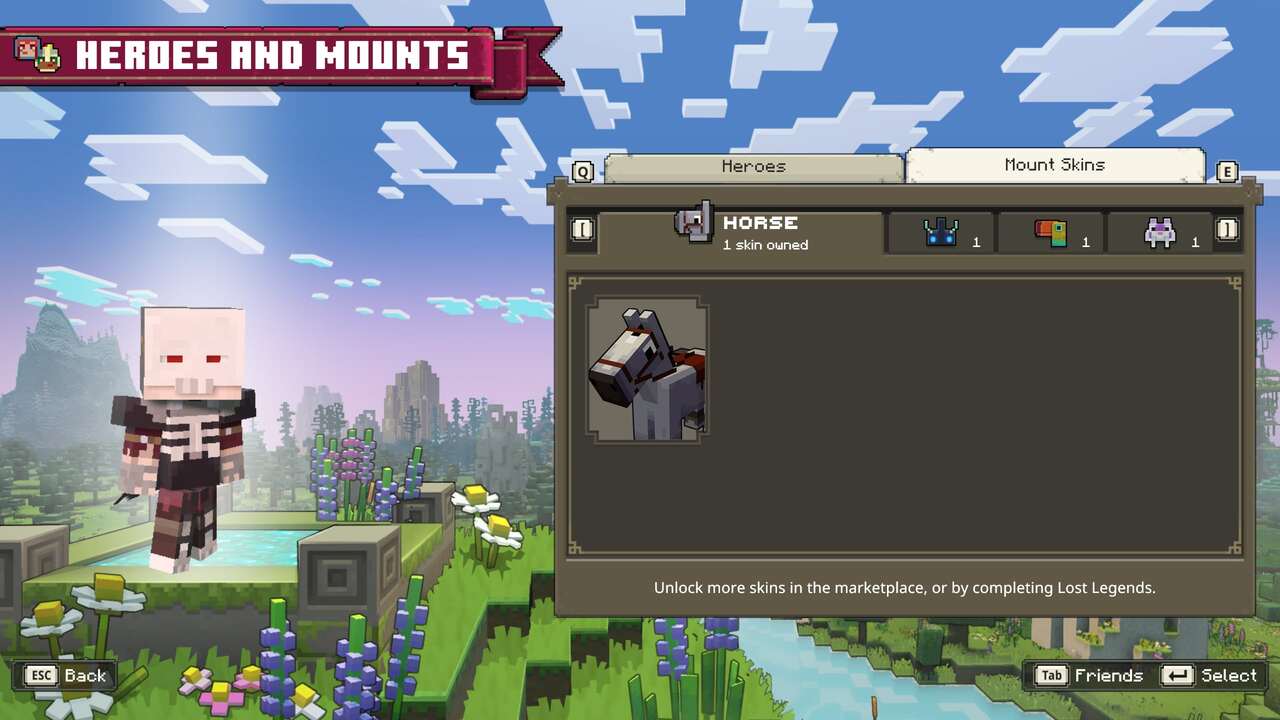1280x720 pixels.
Task: Select the Beetle mount icon
Action: click(938, 230)
